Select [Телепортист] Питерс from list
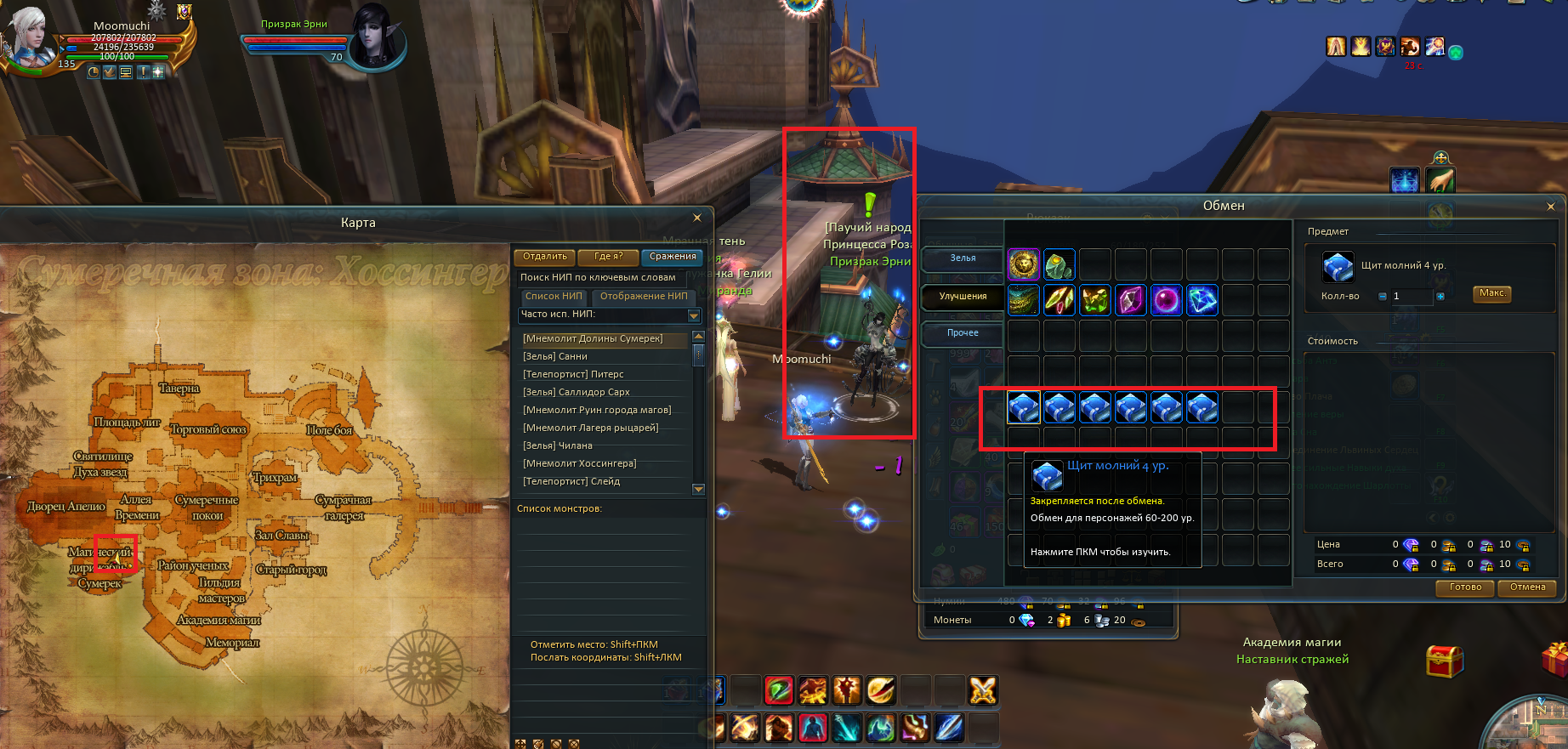 click(x=573, y=375)
